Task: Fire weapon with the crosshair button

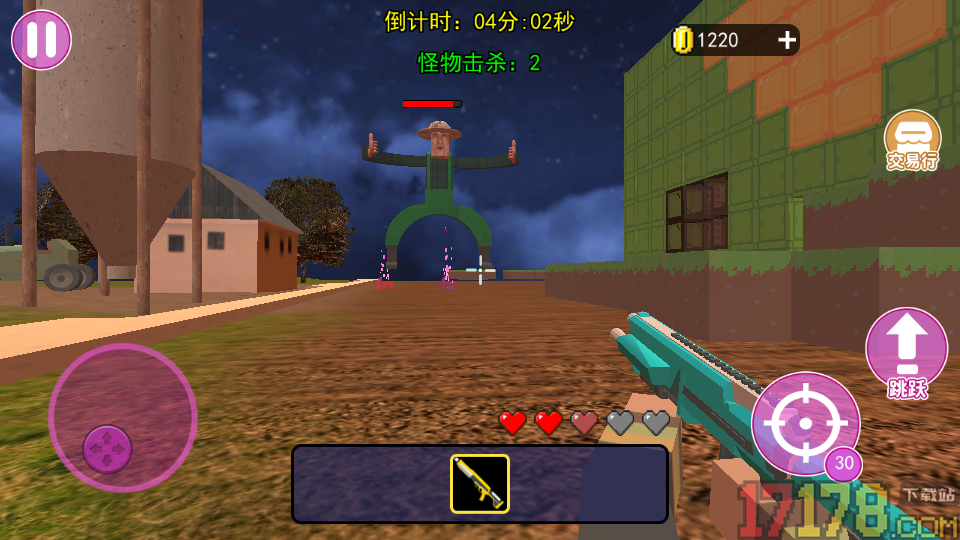Action: [x=804, y=423]
